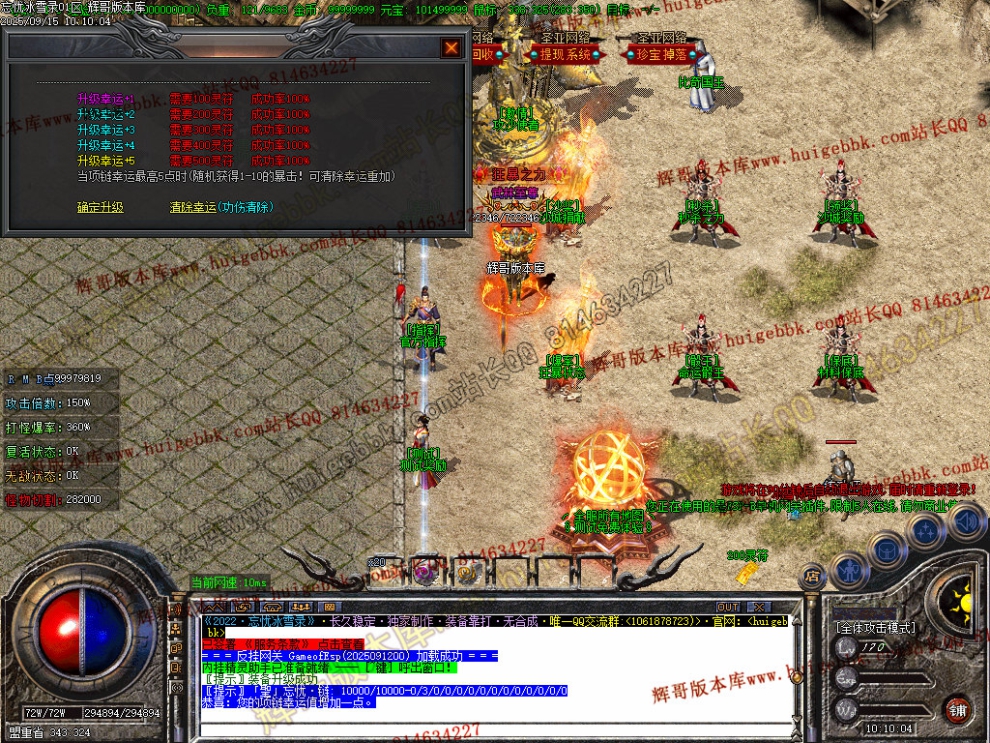
Task: Choose the 升级幸运+1 option
Action: (105, 99)
